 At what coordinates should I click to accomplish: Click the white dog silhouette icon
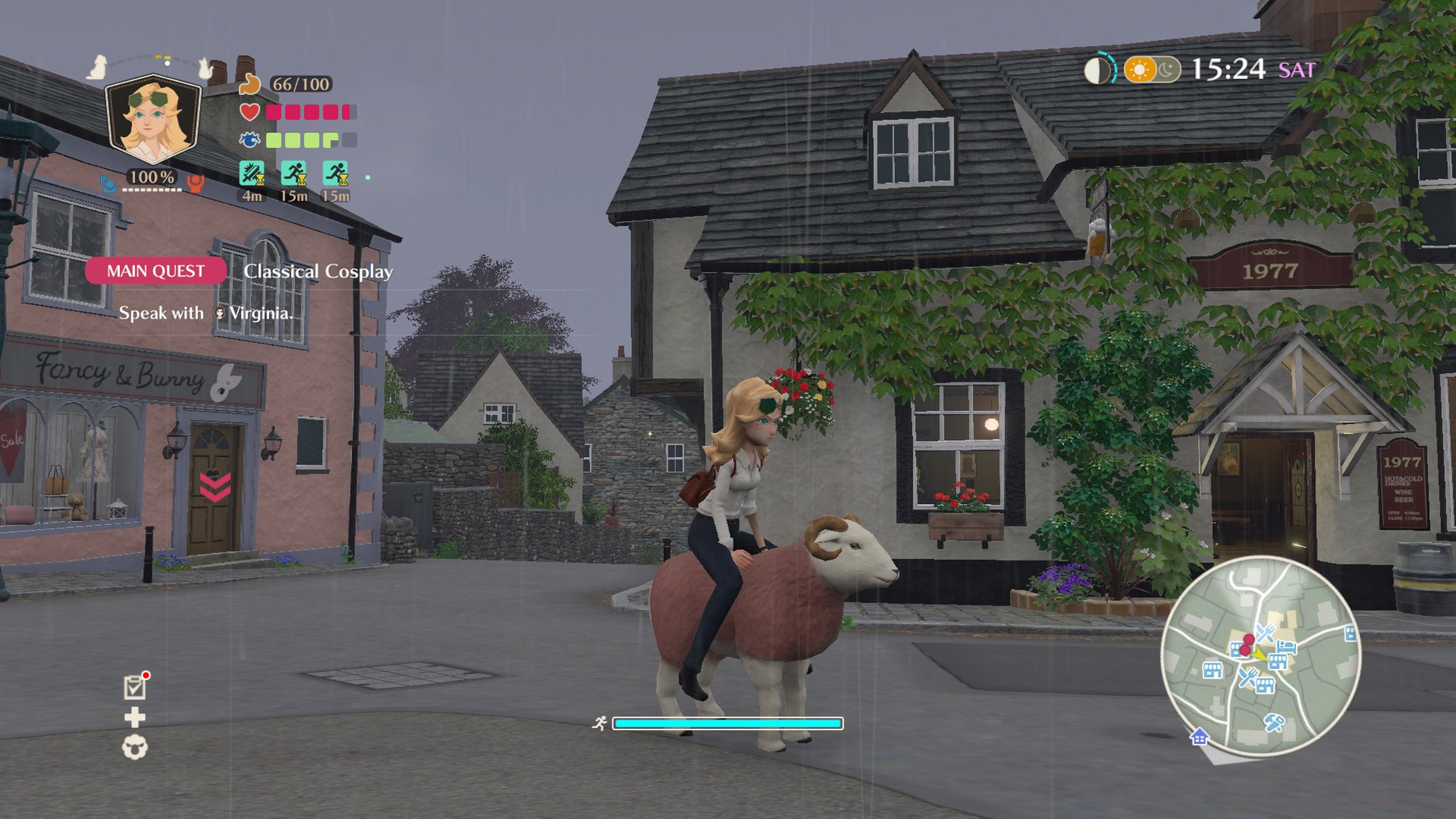click(x=97, y=68)
